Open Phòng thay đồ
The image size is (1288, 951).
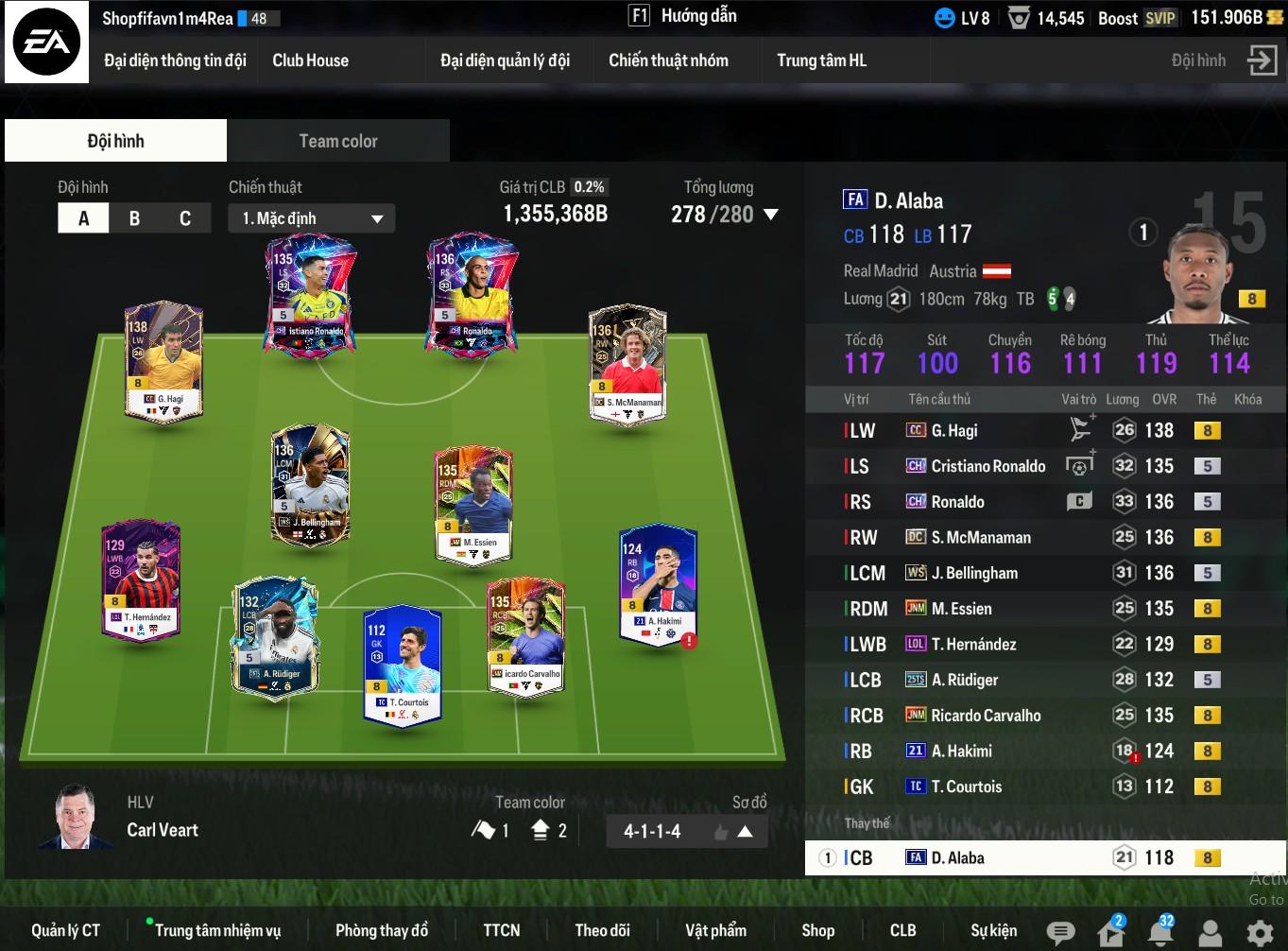tap(382, 930)
